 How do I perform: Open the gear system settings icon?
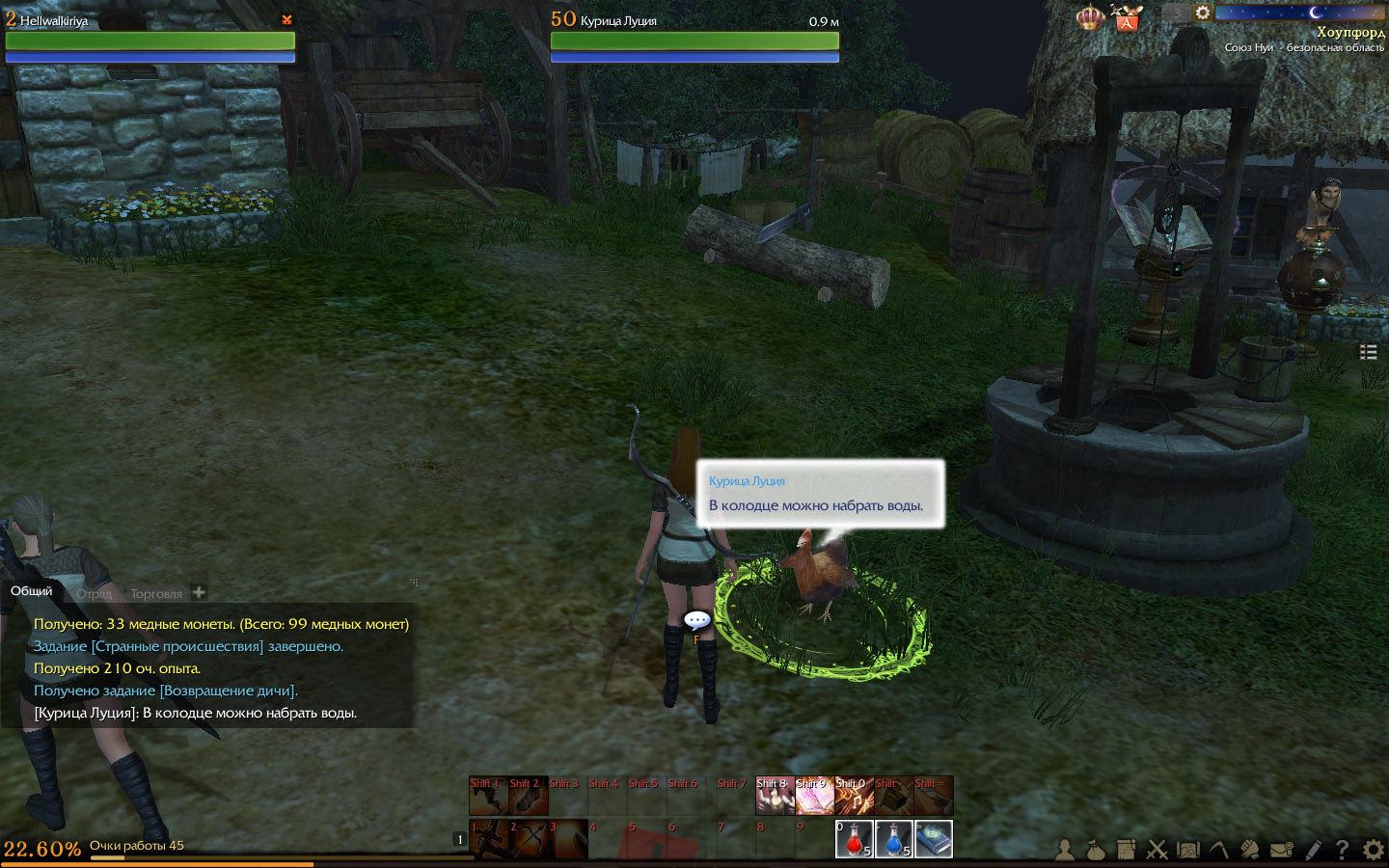[x=1373, y=850]
